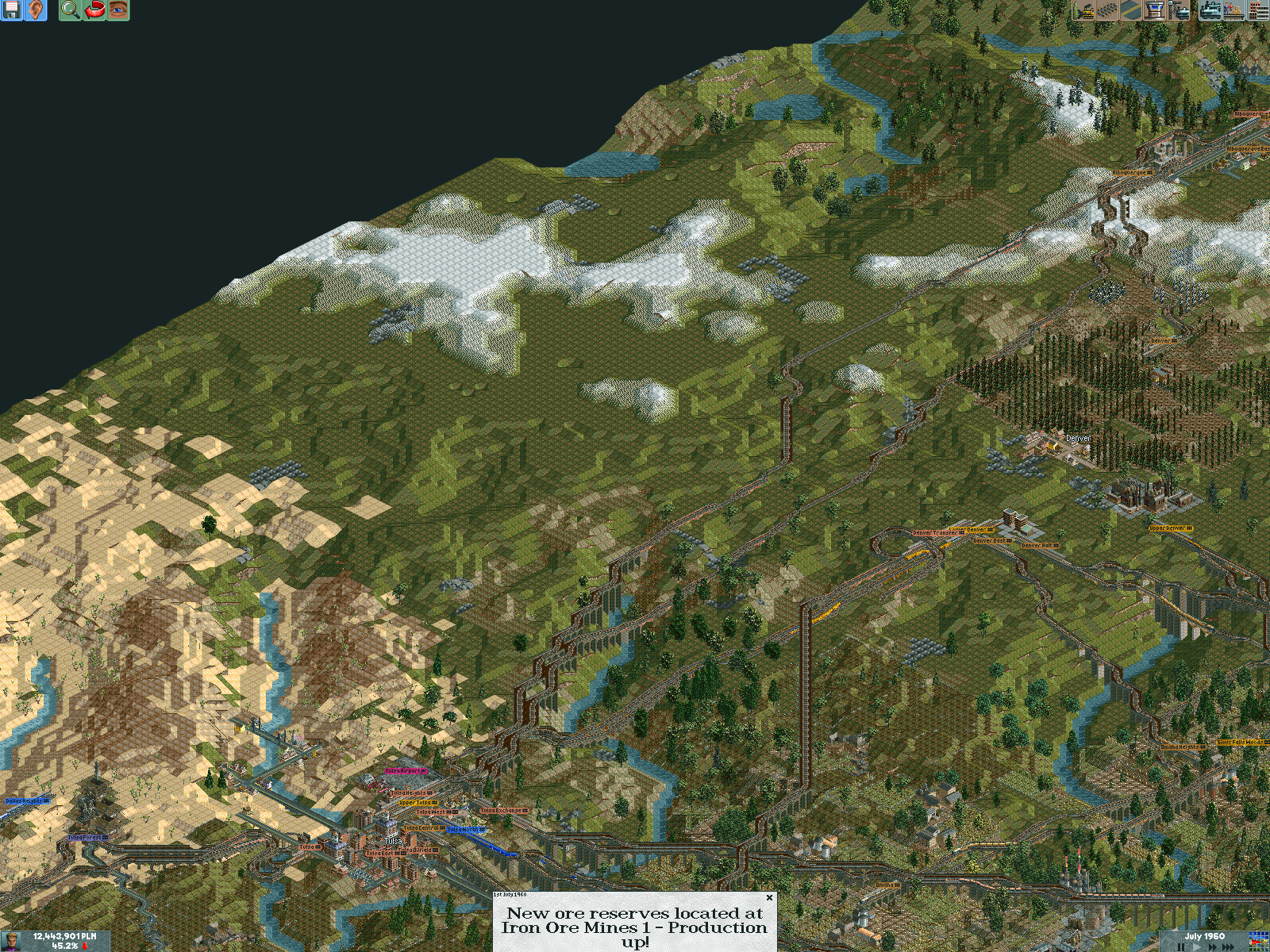Select the bulldozer land clearing tool
Screen dimensions: 1270x952
tap(1083, 10)
